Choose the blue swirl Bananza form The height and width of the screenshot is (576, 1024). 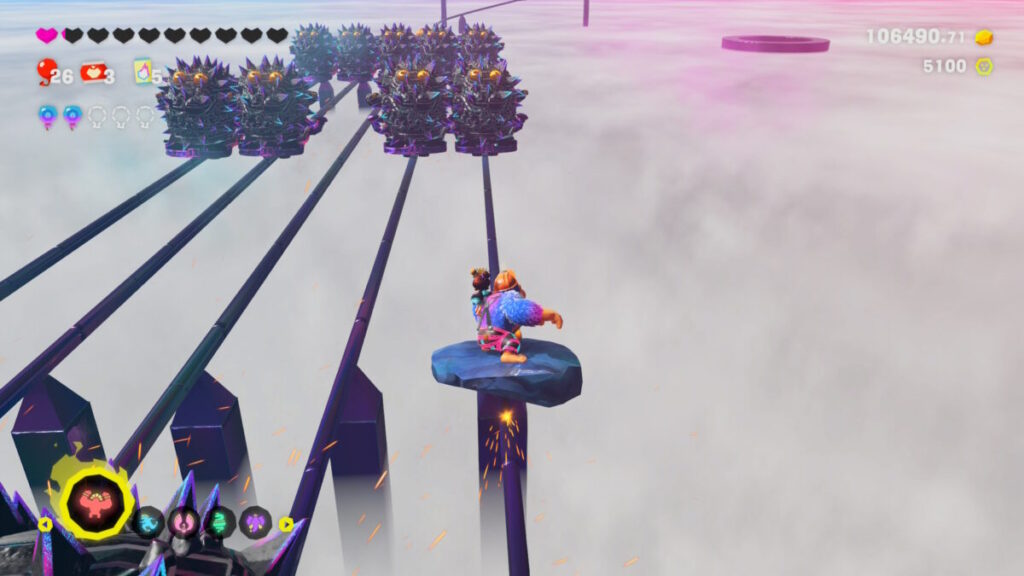tap(149, 522)
